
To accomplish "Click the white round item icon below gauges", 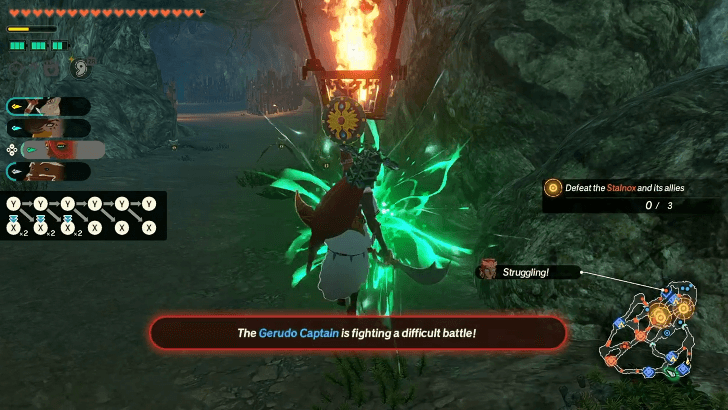I will click(81, 68).
